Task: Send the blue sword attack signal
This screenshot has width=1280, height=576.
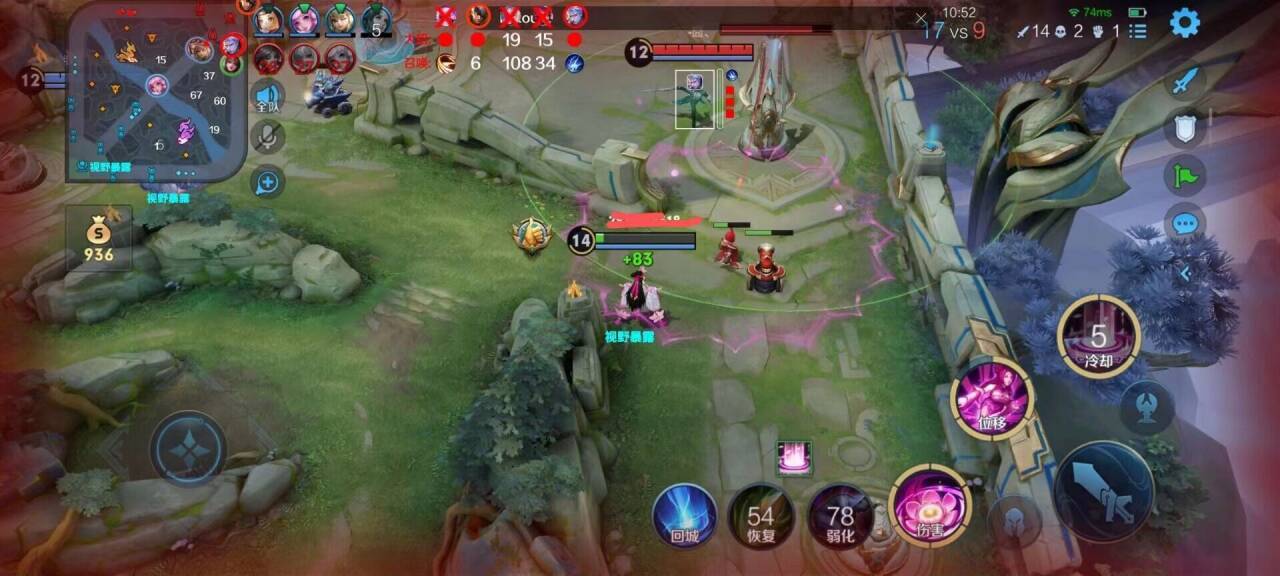Action: [1185, 82]
